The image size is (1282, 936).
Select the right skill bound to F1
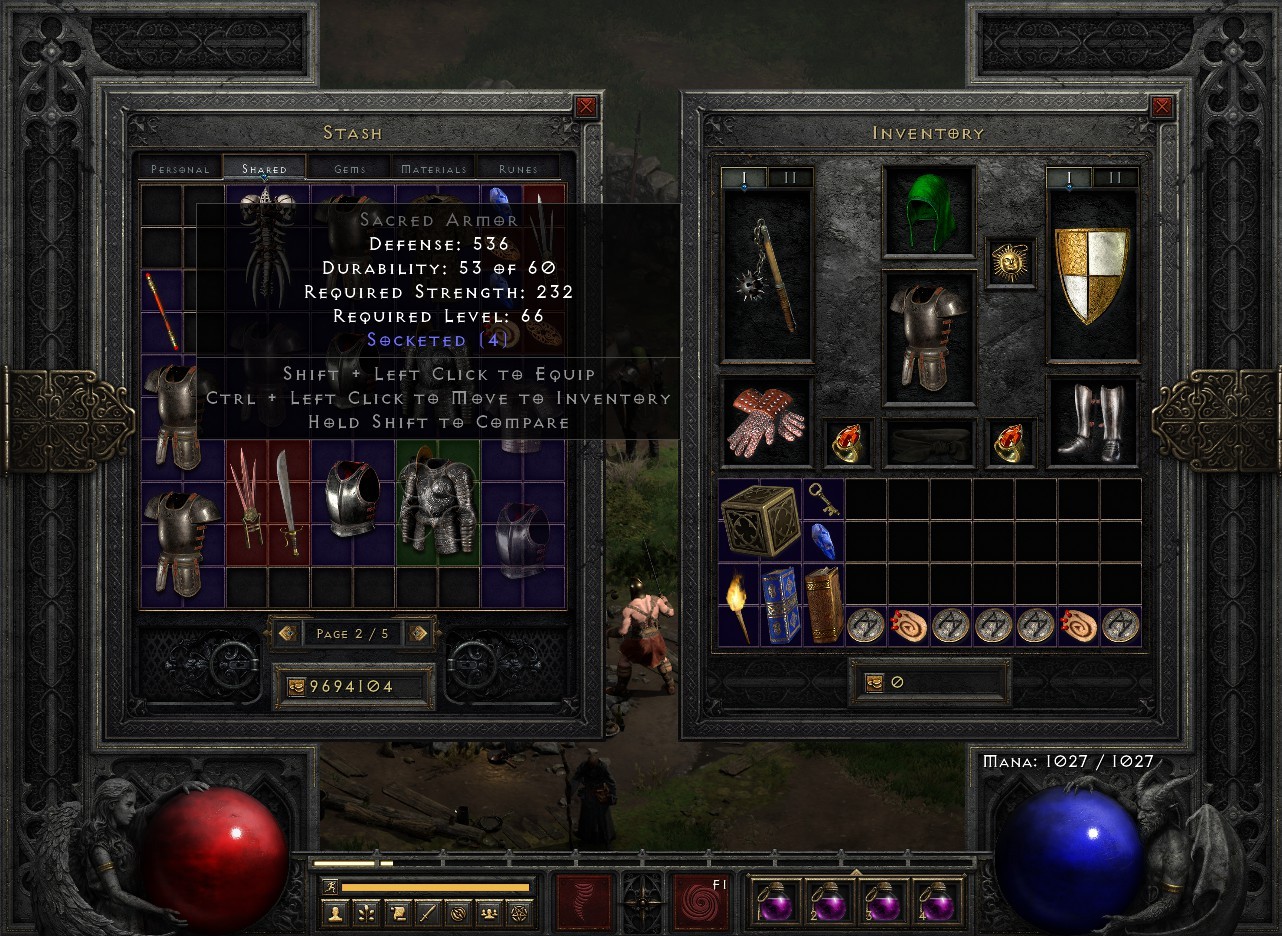tap(701, 902)
